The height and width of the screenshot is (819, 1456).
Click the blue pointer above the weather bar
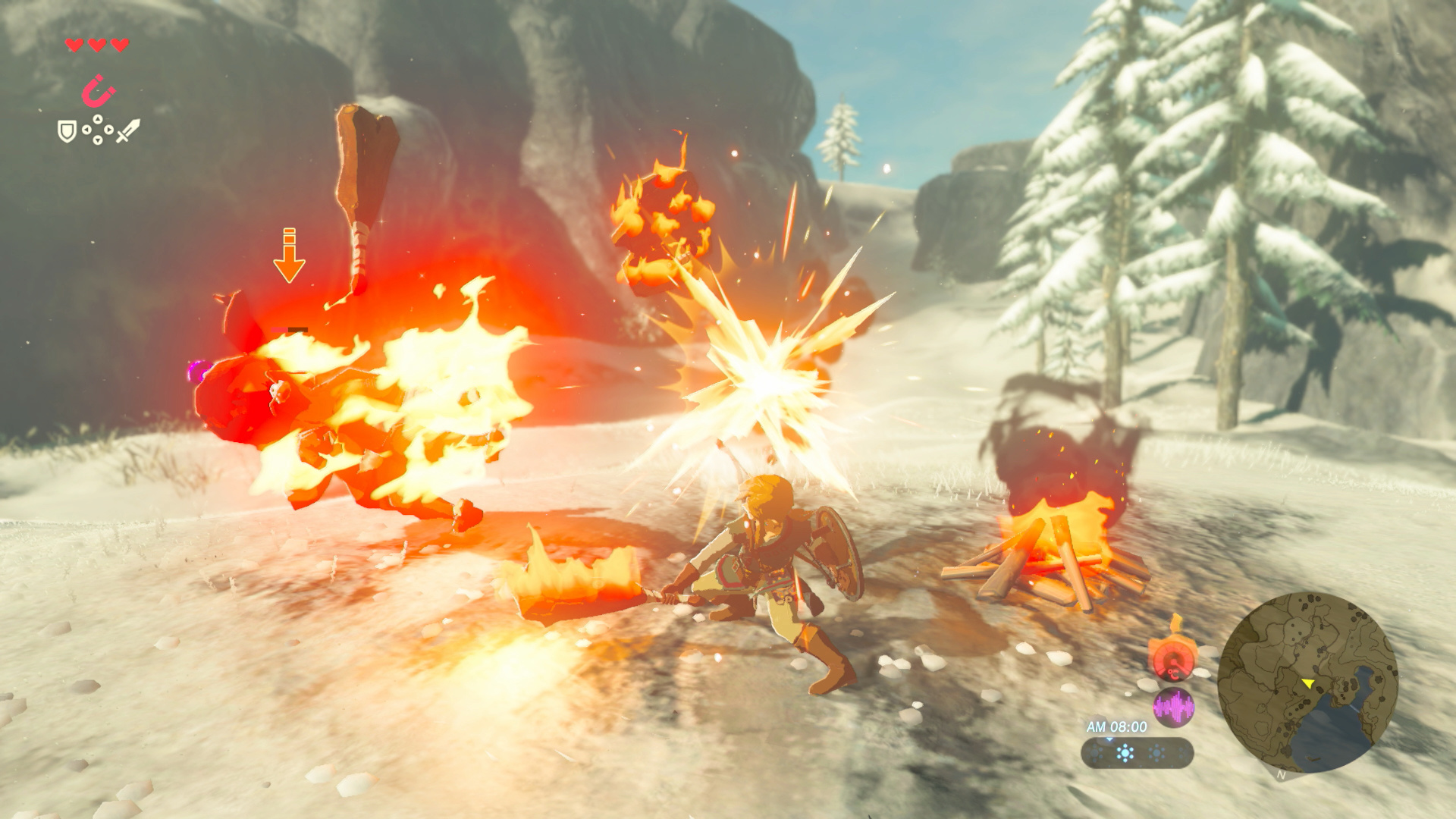point(1109,739)
